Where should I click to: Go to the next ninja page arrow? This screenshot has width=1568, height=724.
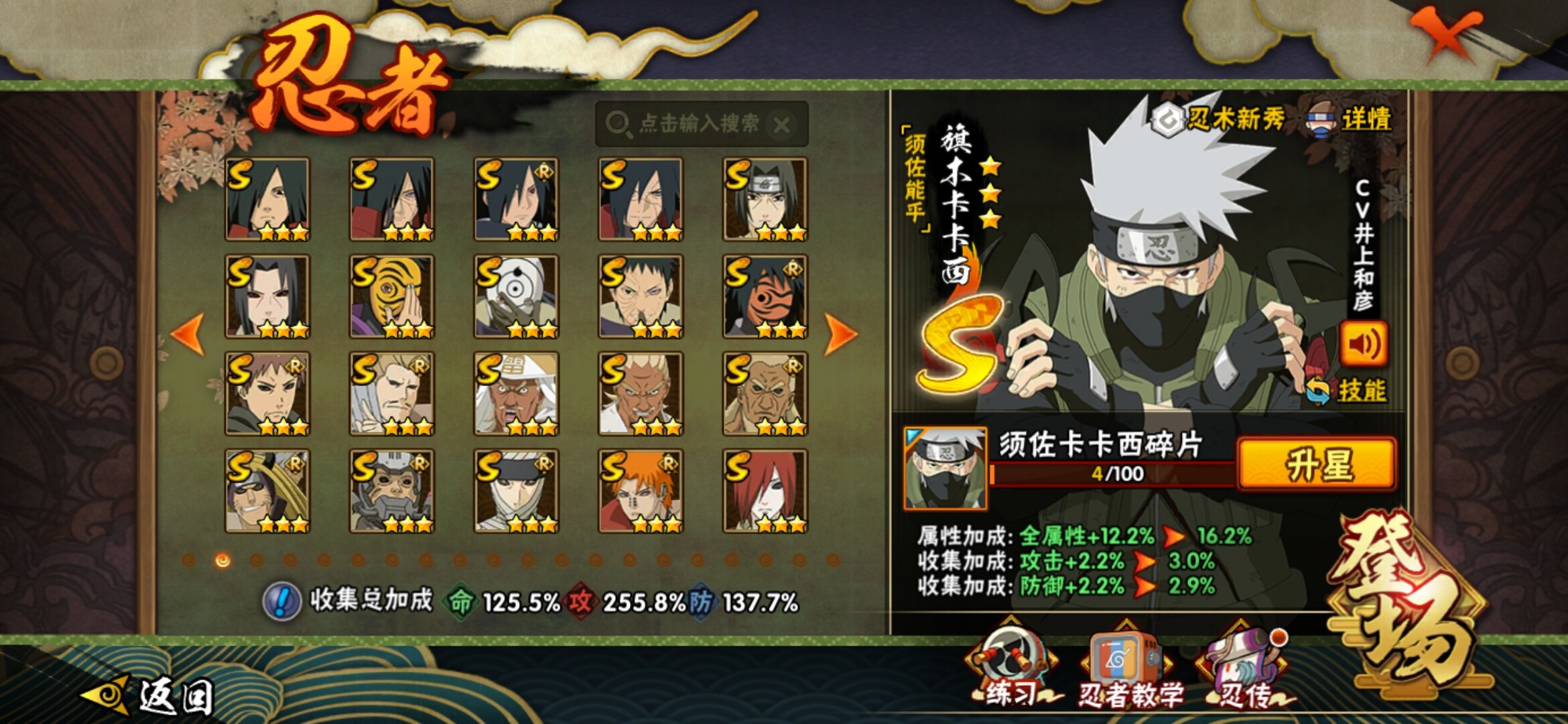pyautogui.click(x=840, y=333)
